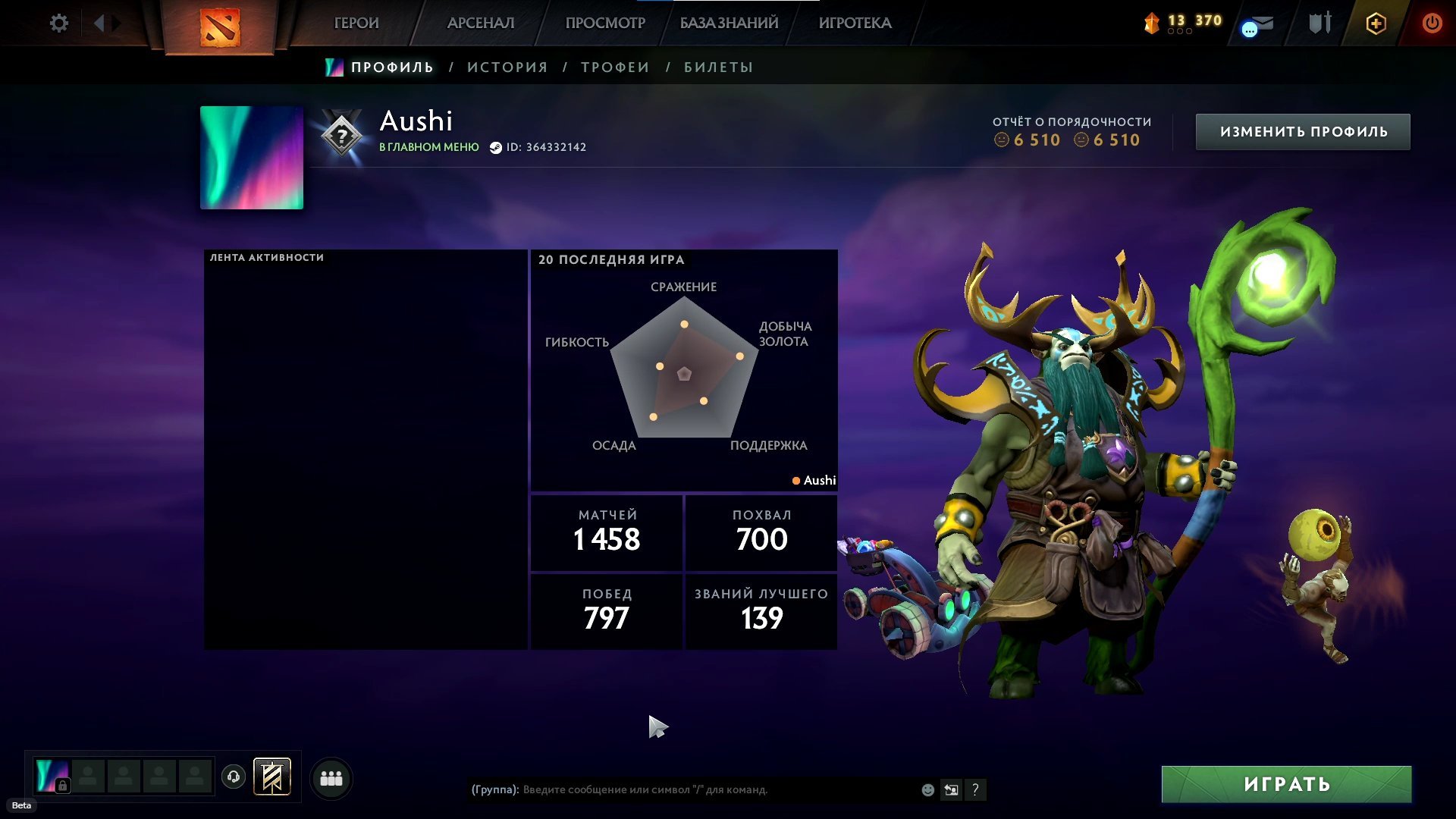Image resolution: width=1456 pixels, height=819 pixels.
Task: Open the guild banner icon
Action: (x=271, y=777)
